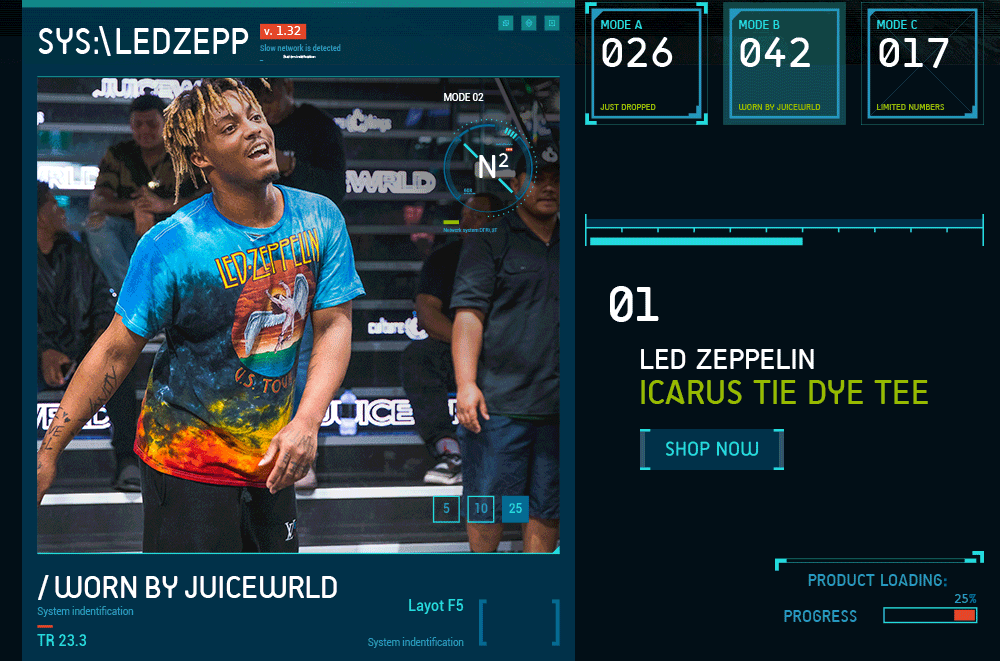This screenshot has width=1000, height=661.
Task: Choose the MODE C 017 tile
Action: [922, 63]
